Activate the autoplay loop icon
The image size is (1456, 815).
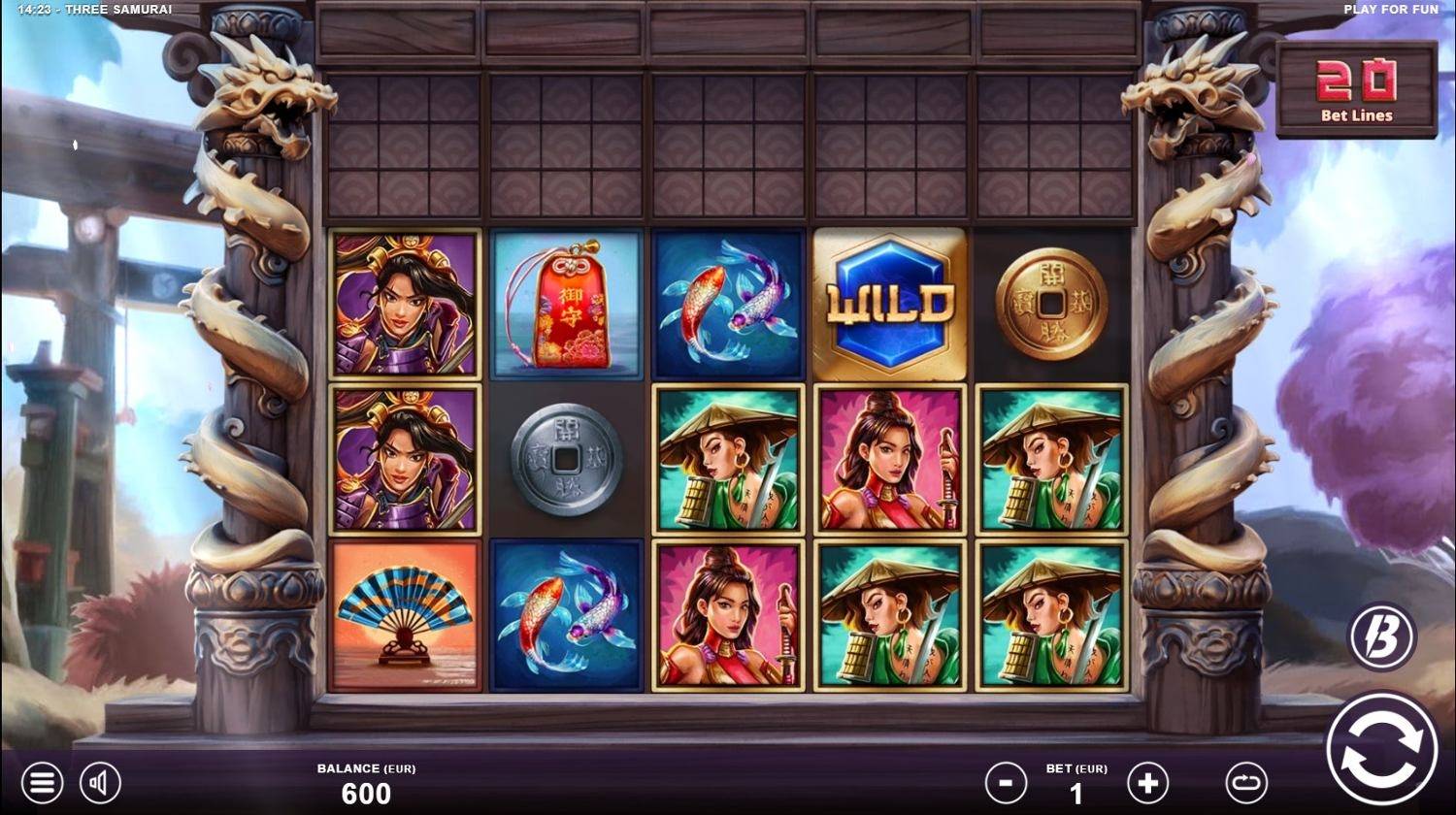1247,781
